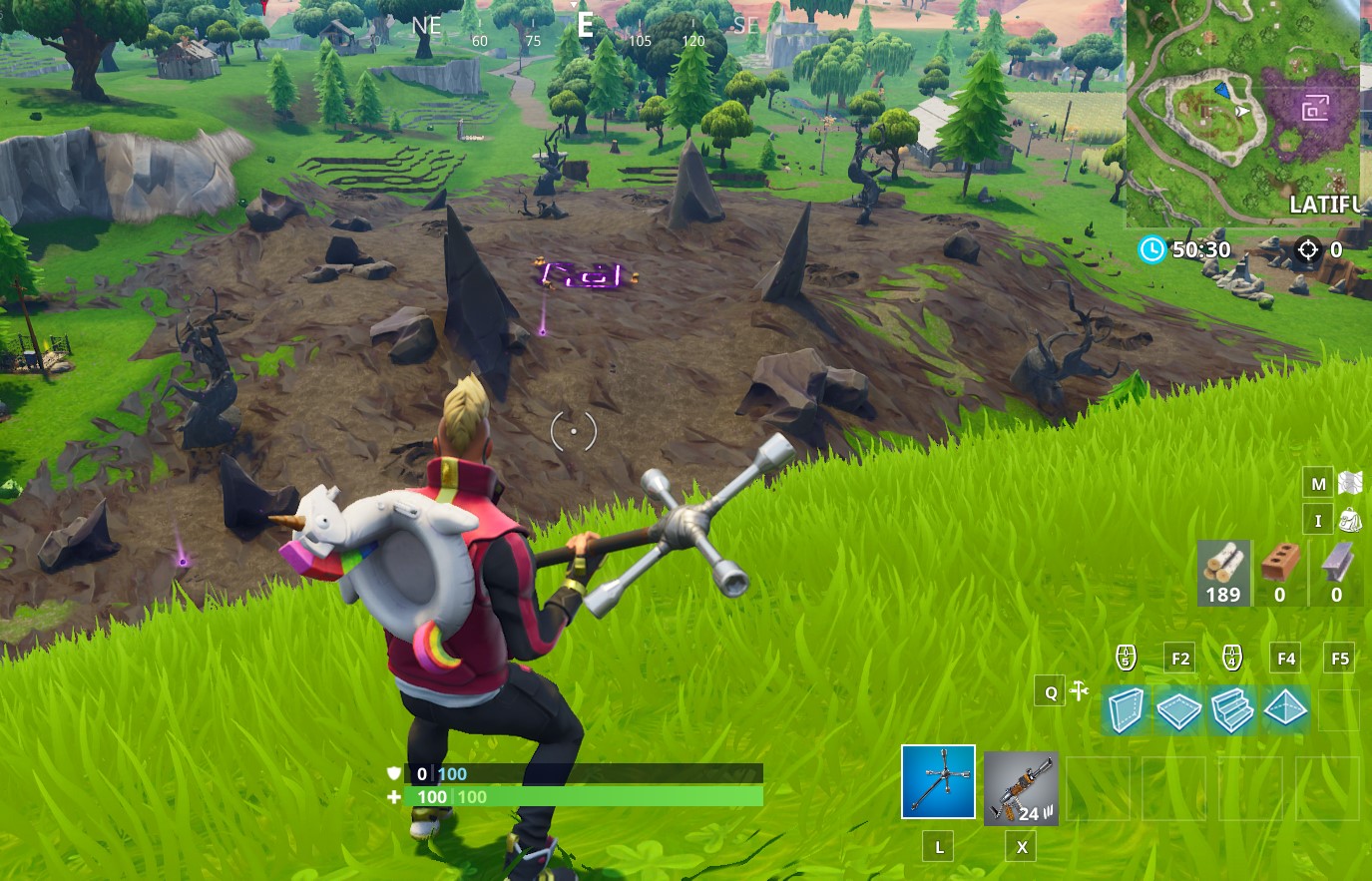The height and width of the screenshot is (881, 1372).
Task: Click the purple rune marker on minimap
Action: click(x=1315, y=109)
